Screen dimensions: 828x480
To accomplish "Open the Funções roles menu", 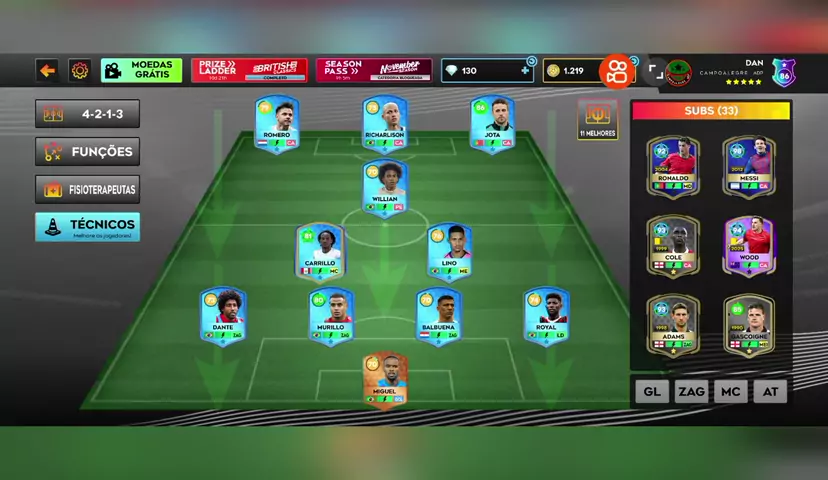I will click(x=87, y=152).
